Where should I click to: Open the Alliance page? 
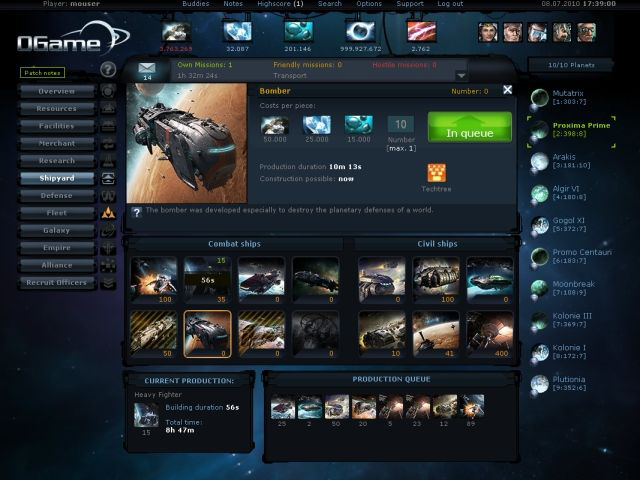pos(56,265)
